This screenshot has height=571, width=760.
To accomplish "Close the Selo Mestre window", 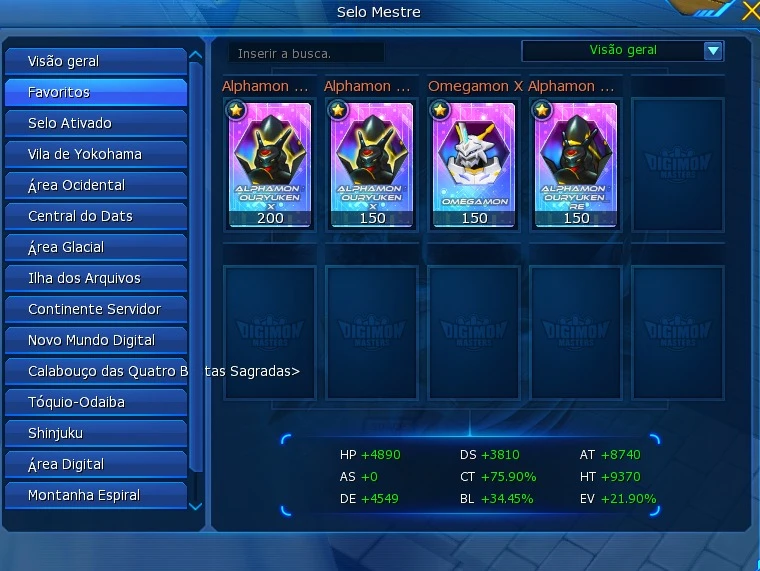I will click(x=750, y=11).
